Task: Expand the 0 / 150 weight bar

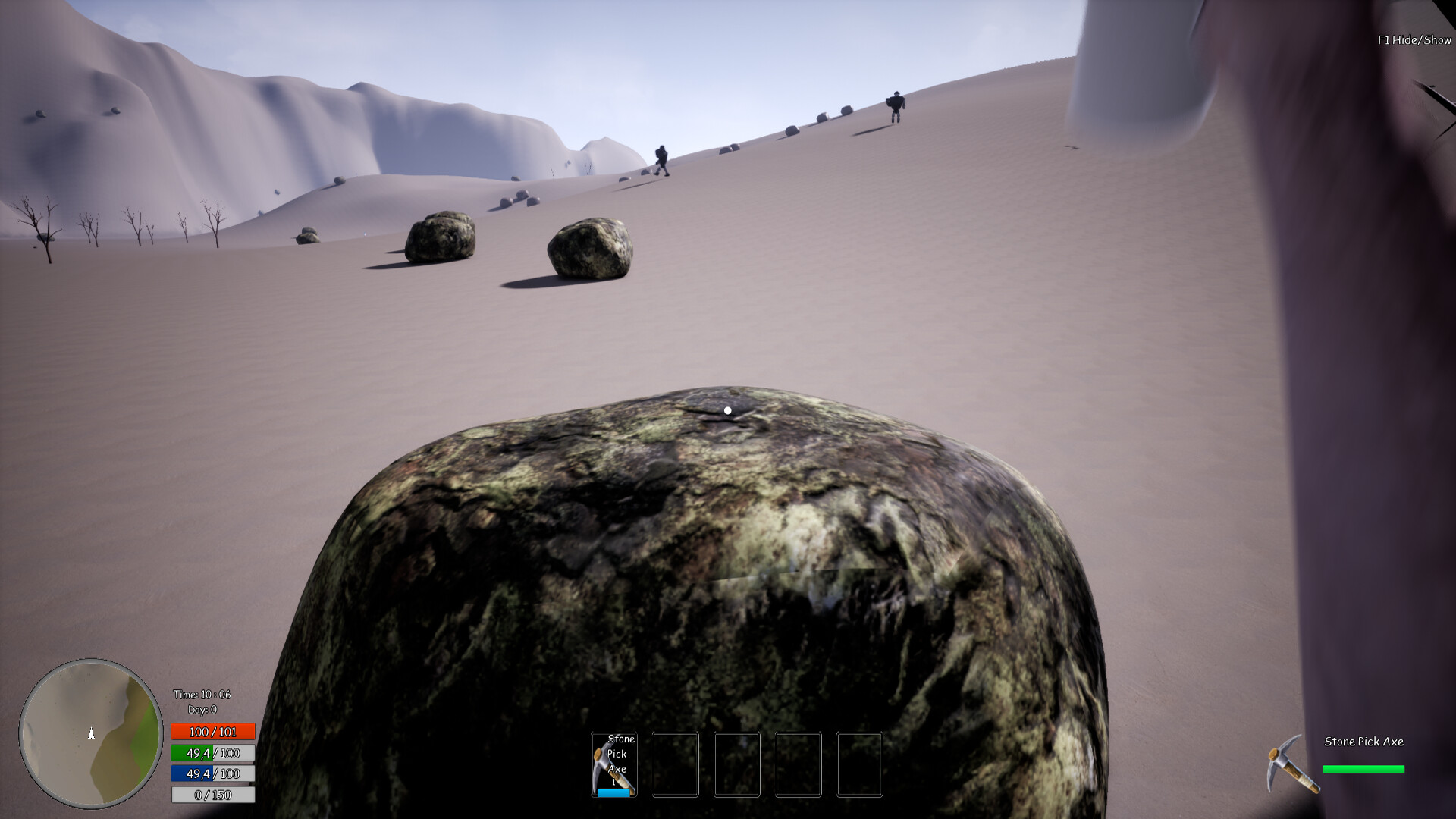Action: pyautogui.click(x=212, y=795)
